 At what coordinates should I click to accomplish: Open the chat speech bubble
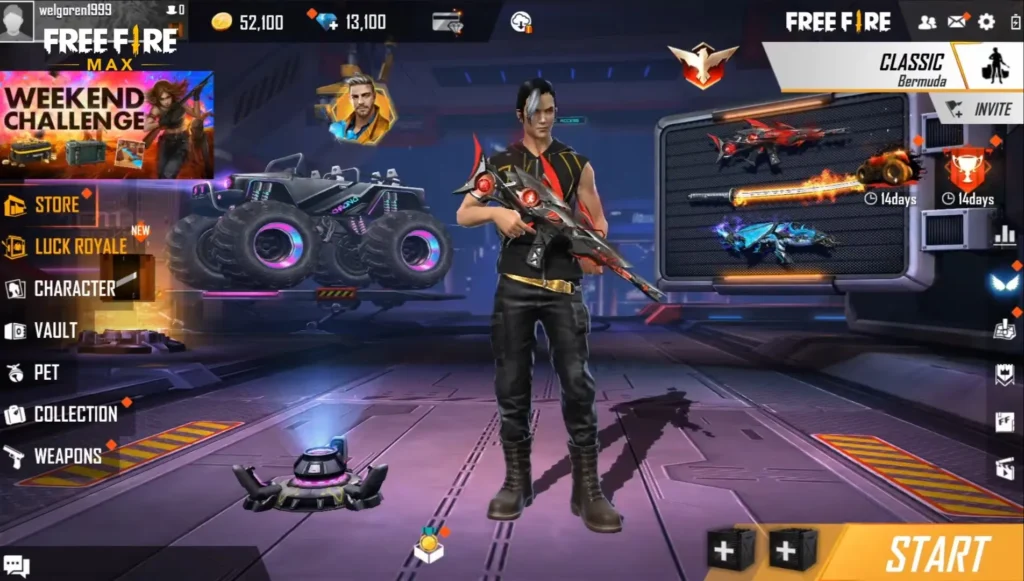[16, 566]
